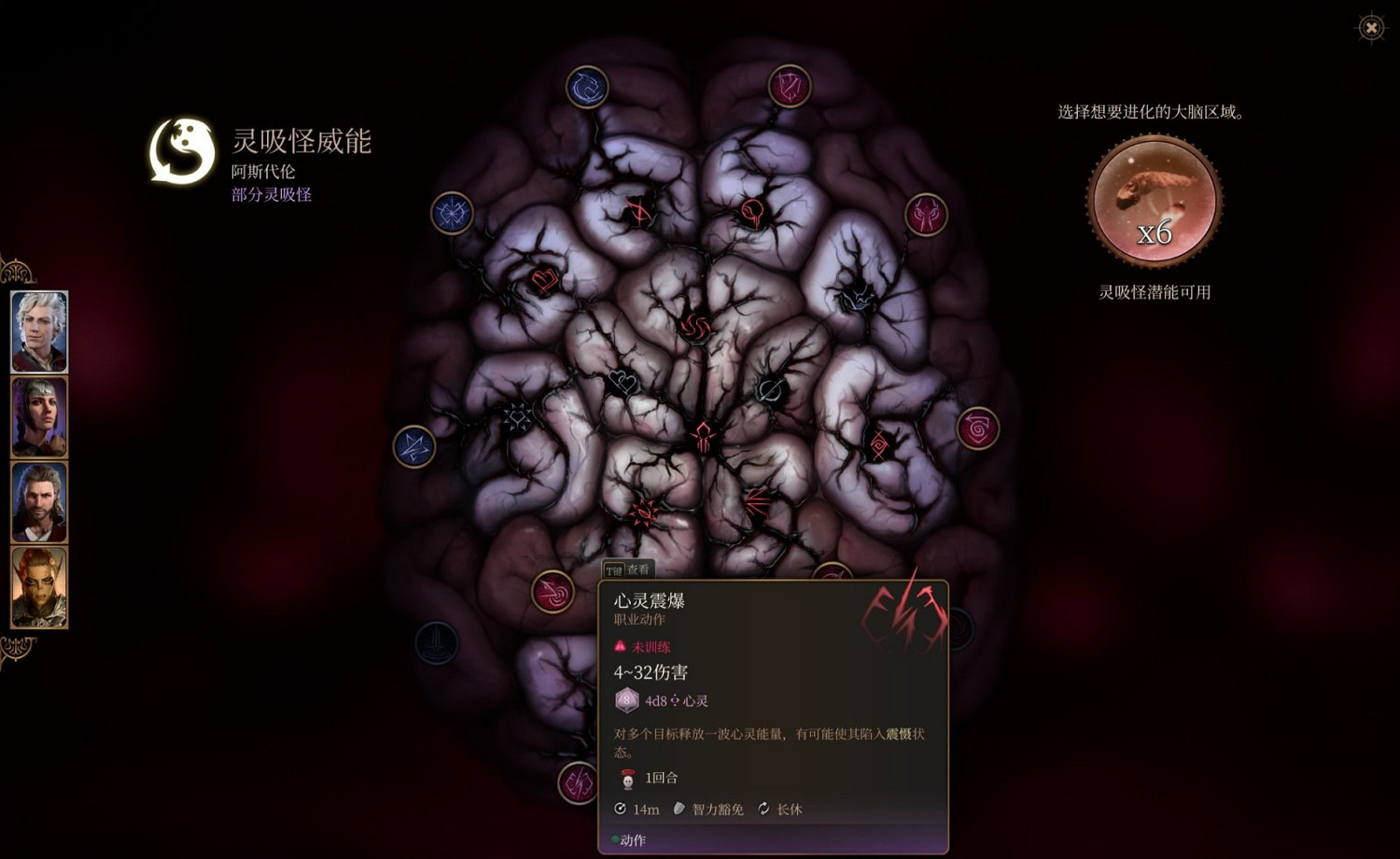
Task: Select Astarion's character portrait in left sidebar
Action: pos(38,330)
